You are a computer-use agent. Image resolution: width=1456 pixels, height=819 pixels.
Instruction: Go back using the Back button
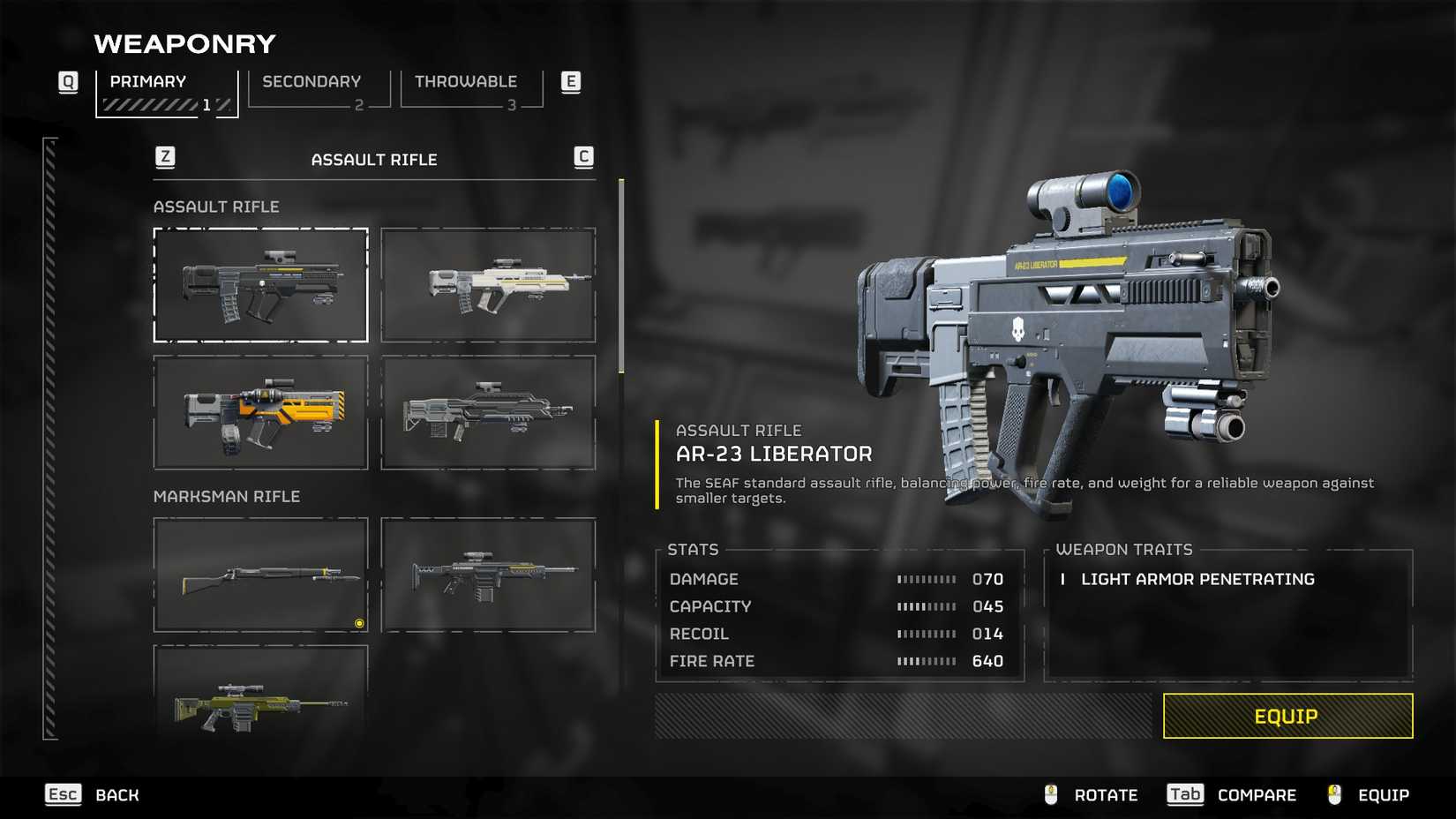click(x=93, y=795)
